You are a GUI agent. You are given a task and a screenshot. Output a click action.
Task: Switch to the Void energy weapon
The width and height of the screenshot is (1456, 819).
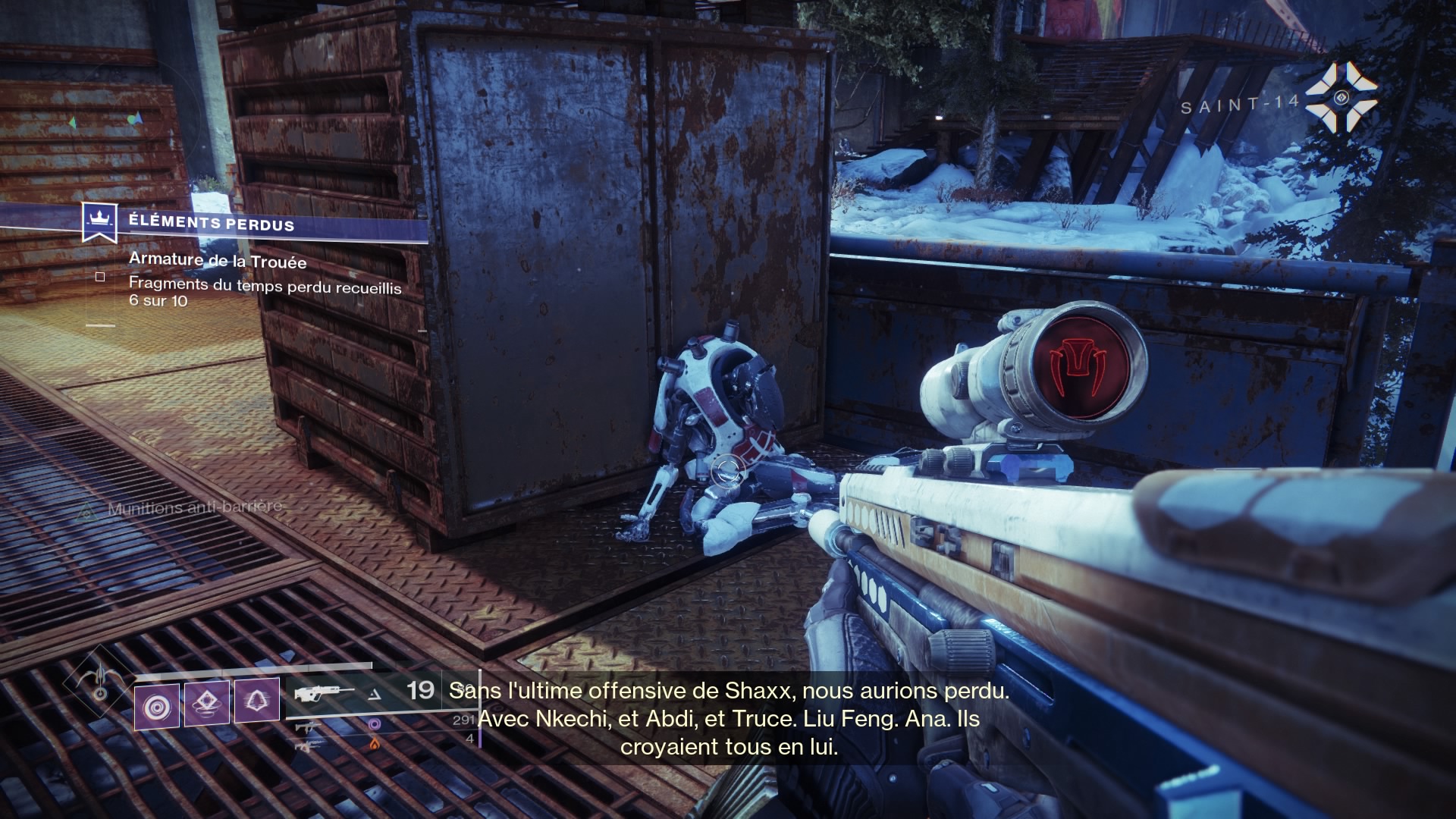tap(308, 726)
